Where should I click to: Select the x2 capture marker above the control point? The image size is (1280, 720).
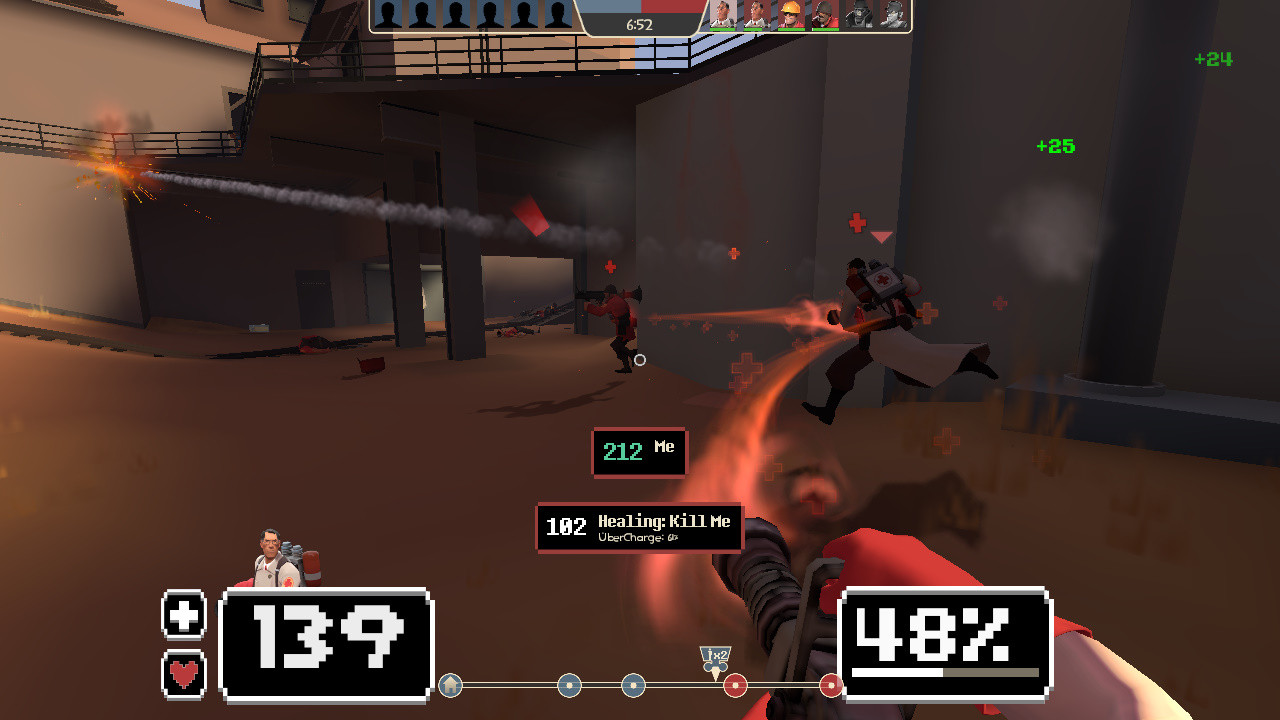pos(716,657)
